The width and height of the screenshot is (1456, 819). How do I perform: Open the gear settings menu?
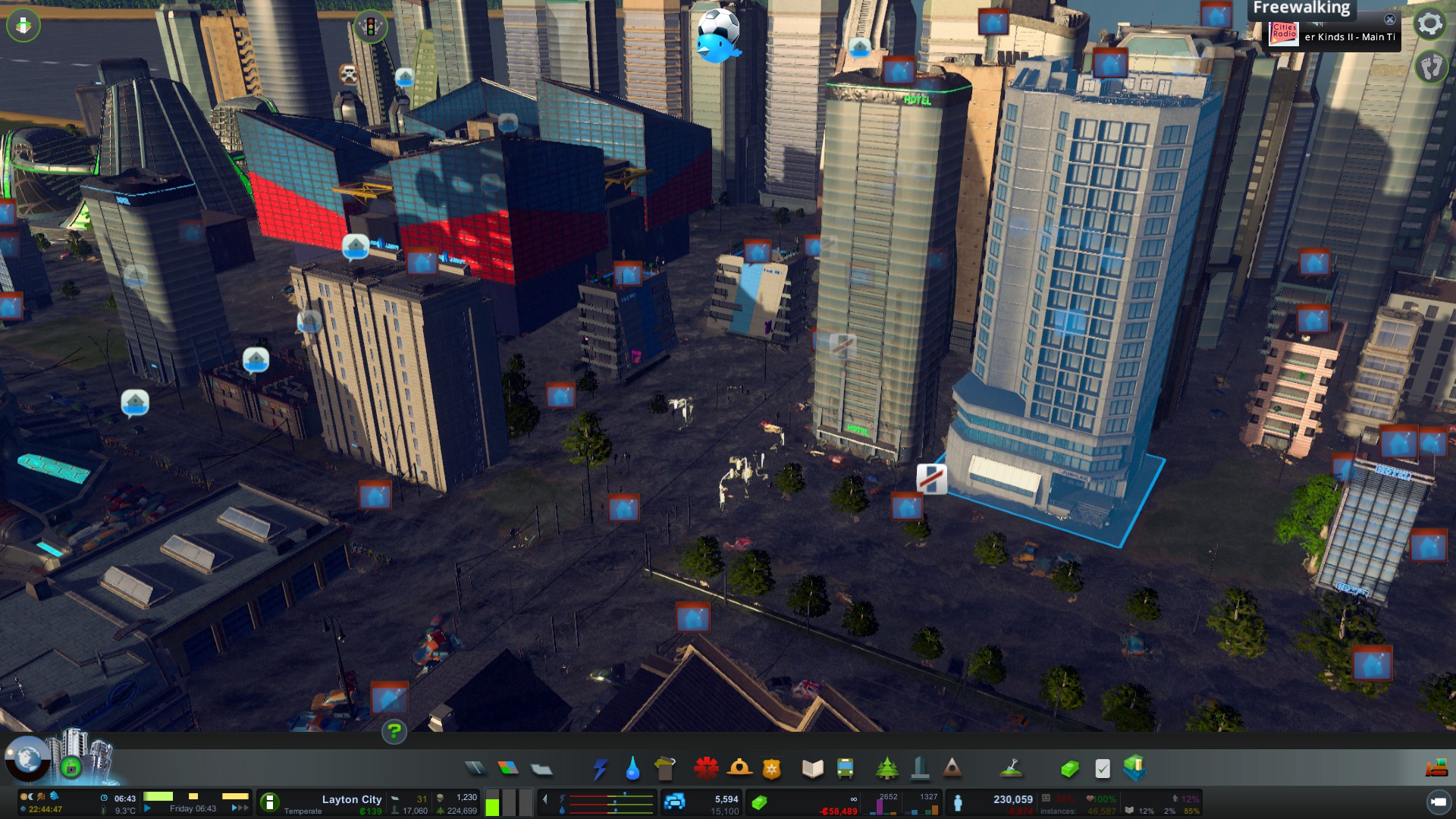click(1430, 24)
